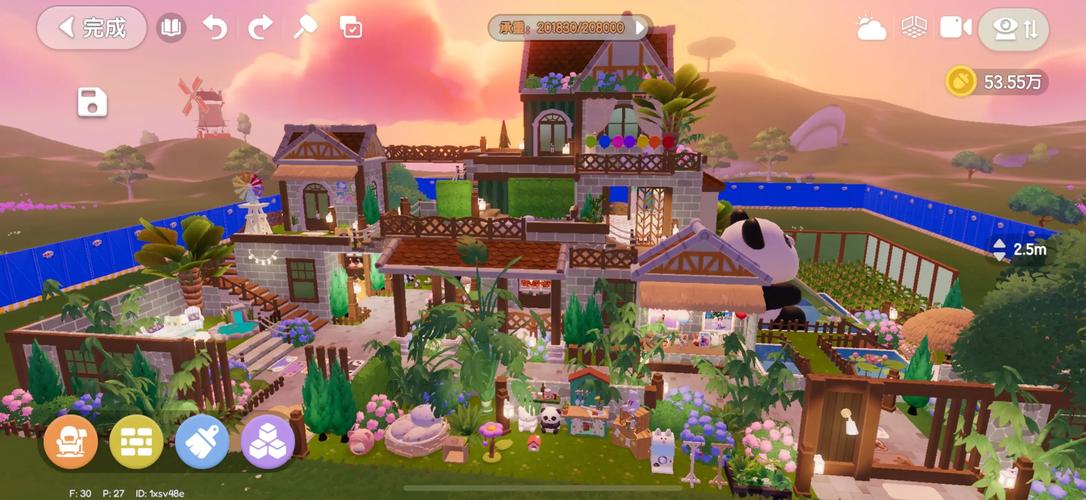Click the acorn coin balance

coord(996,82)
